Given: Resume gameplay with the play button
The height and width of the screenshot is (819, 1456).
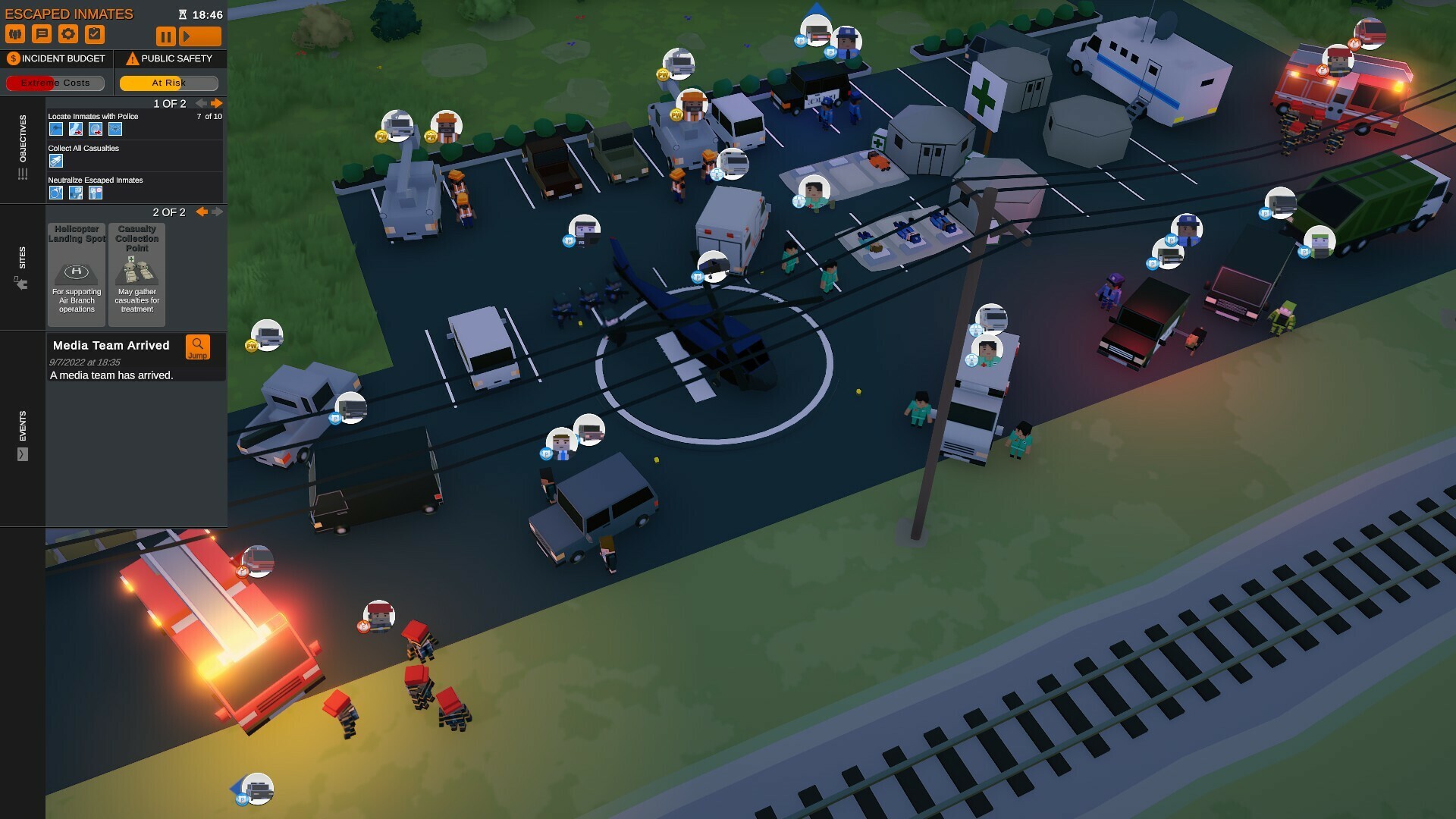Looking at the screenshot, I should click(x=199, y=35).
